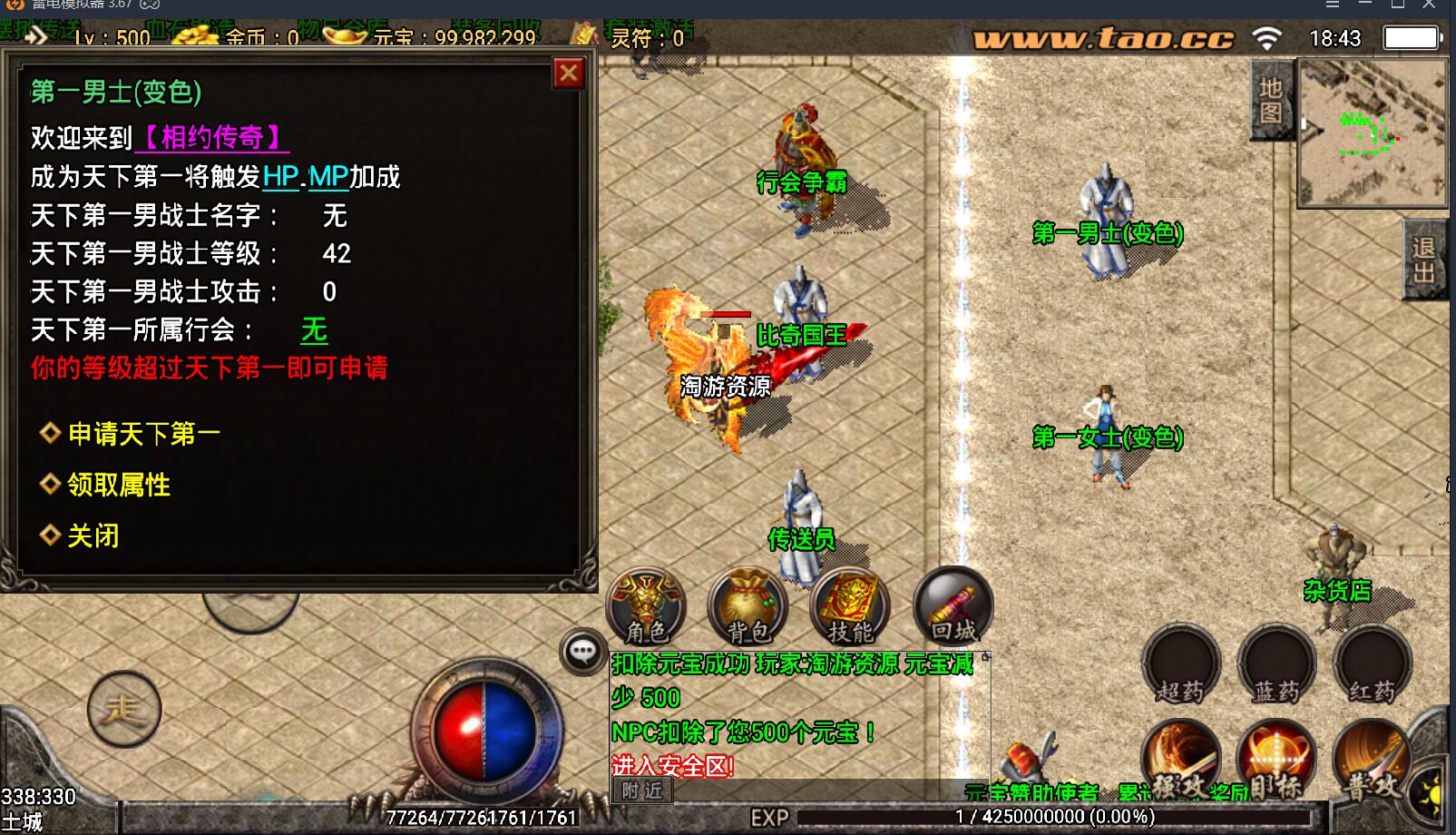
Task: Click the minimap in the corner
Action: [x=1372, y=132]
